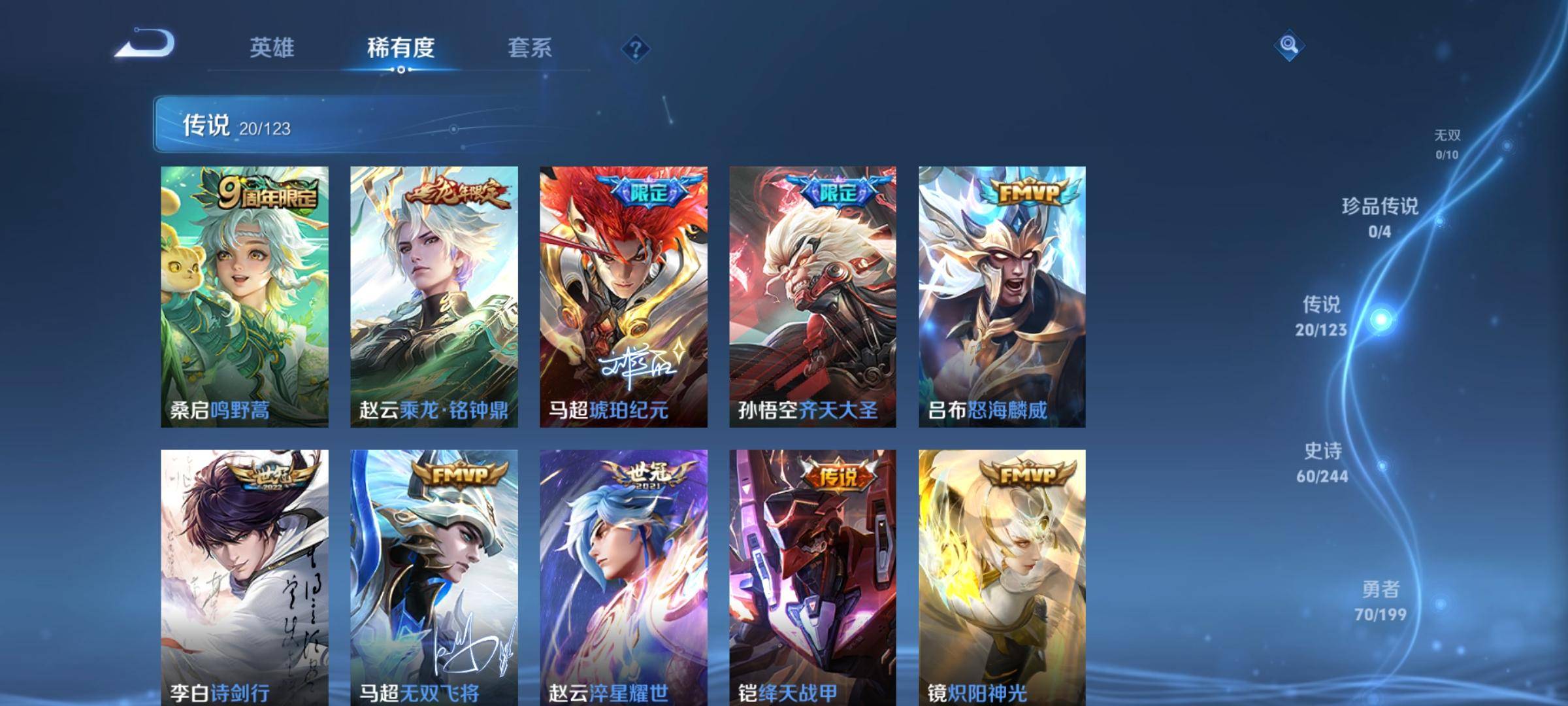Viewport: 1568px width, 706px height.
Task: Switch to the 英雄 tab
Action: tap(272, 48)
